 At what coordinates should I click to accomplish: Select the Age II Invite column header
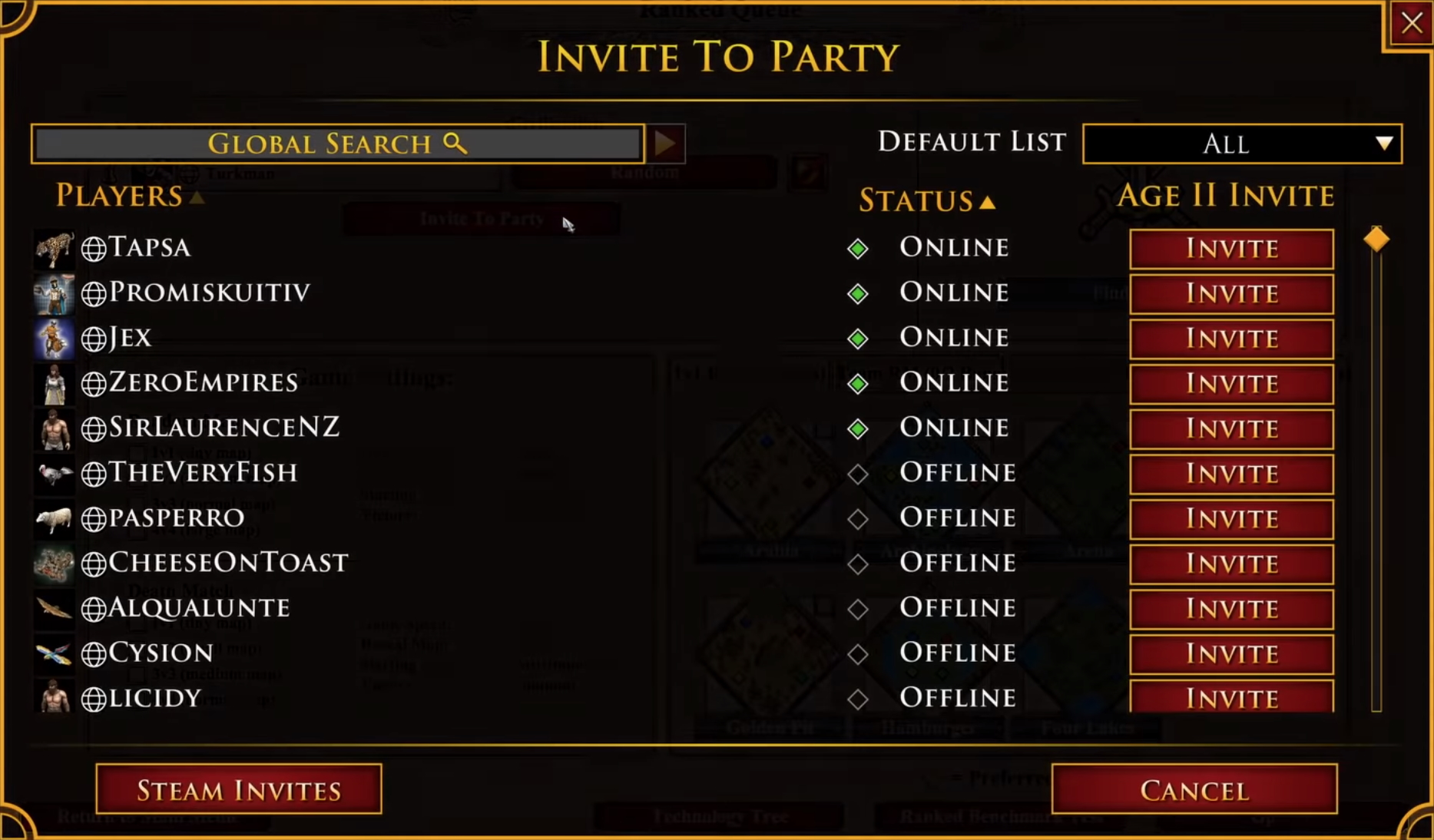[x=1227, y=196]
